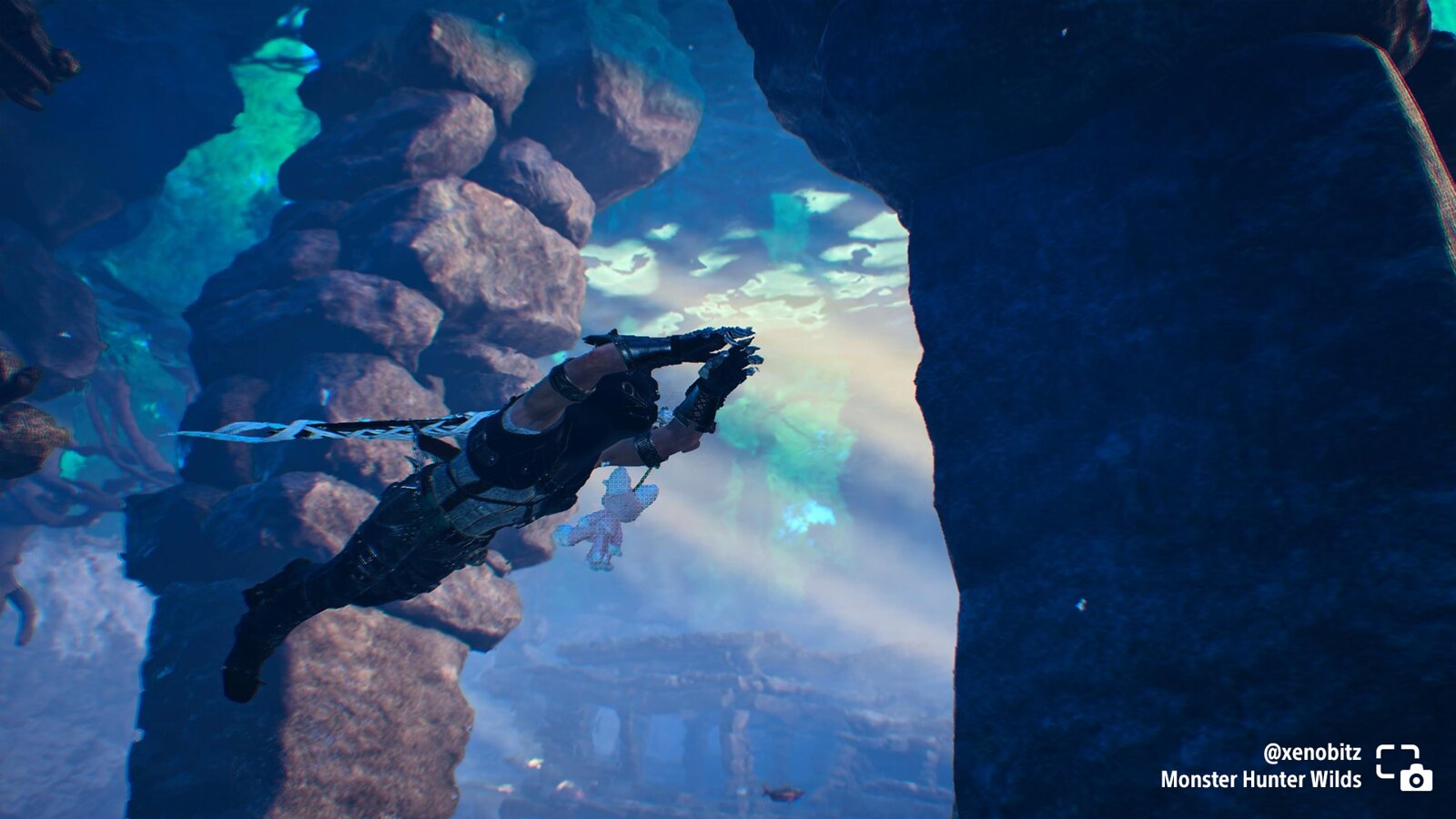
Task: Open the @xenobitz profile handle
Action: click(x=1311, y=753)
